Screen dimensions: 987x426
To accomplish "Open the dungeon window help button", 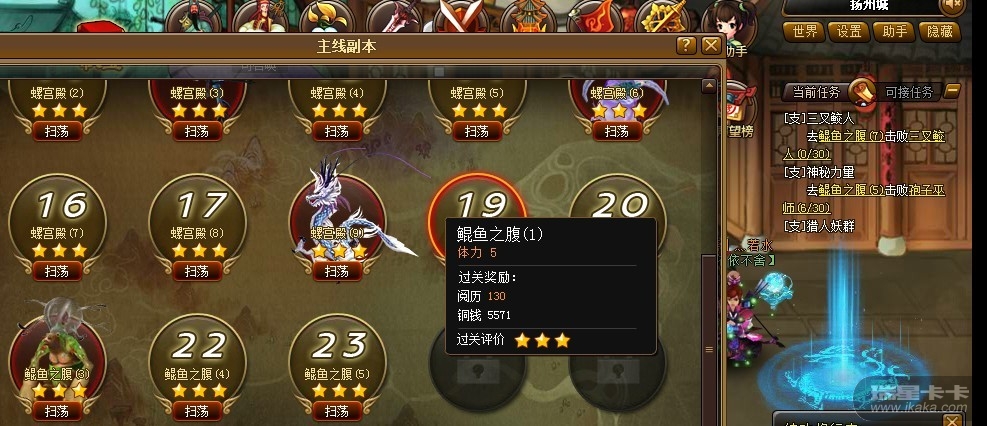I will (685, 46).
